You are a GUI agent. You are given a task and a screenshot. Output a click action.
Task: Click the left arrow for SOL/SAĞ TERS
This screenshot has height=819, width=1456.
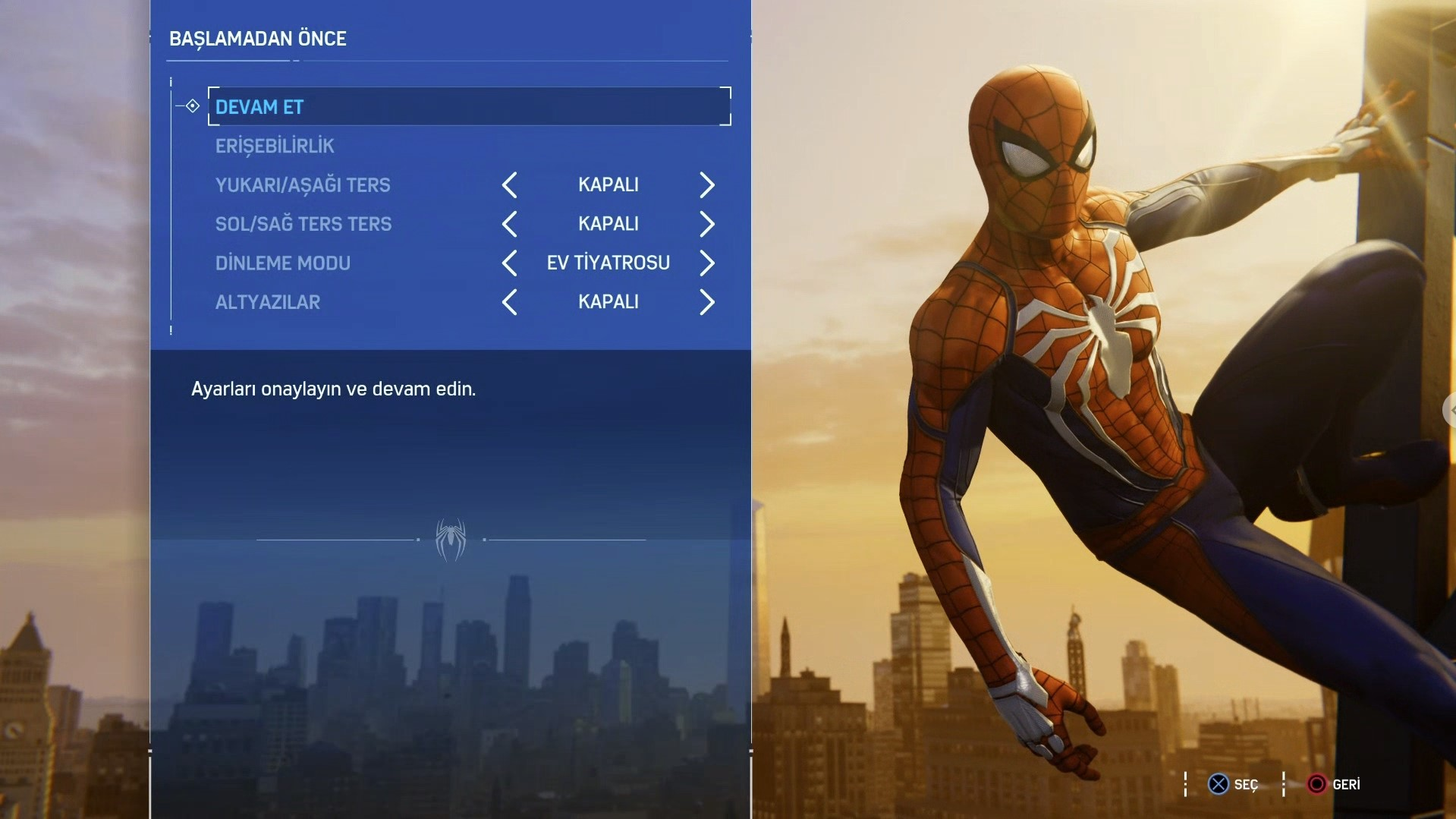point(510,224)
